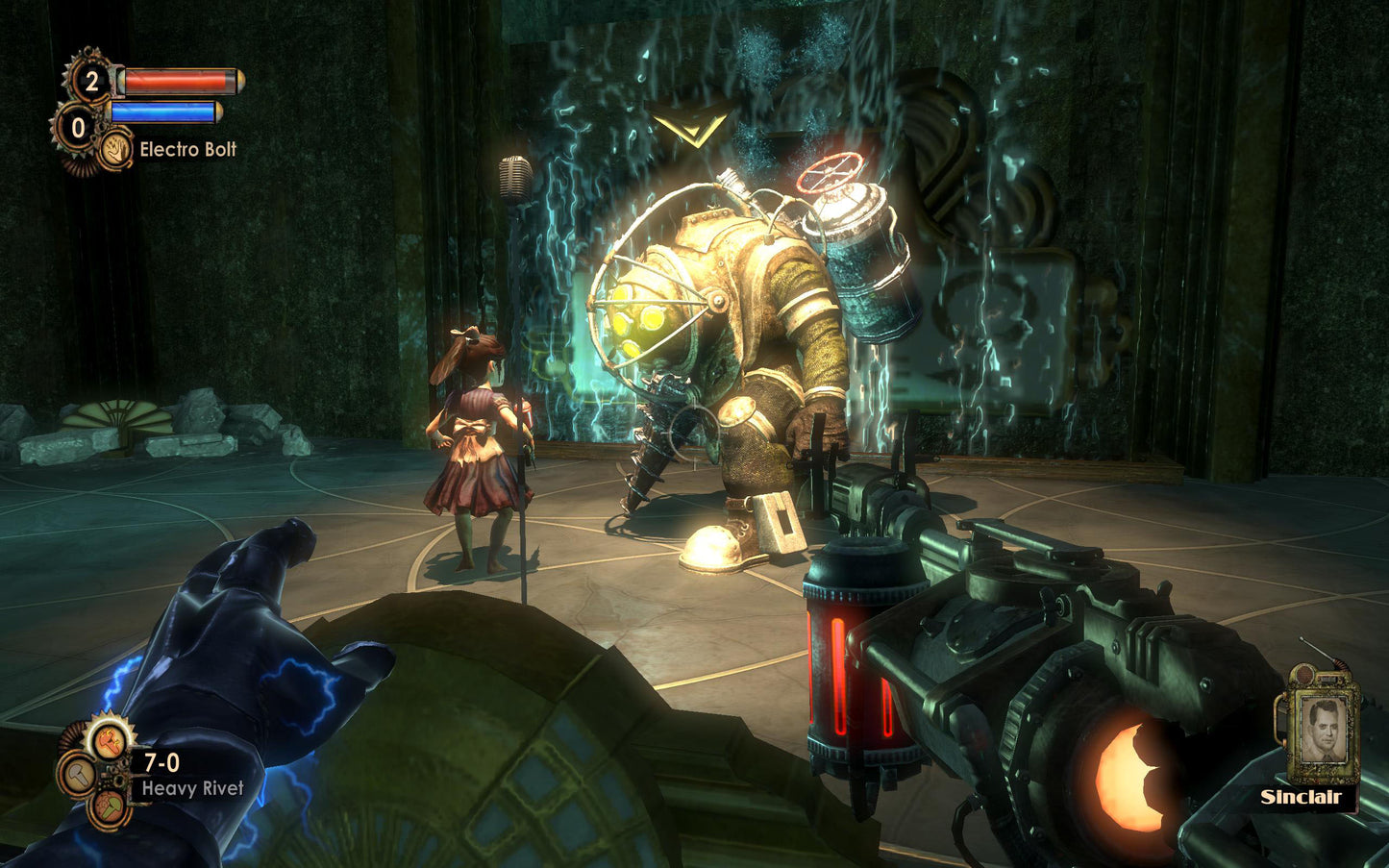Click the Electro Bolt text label

click(189, 149)
